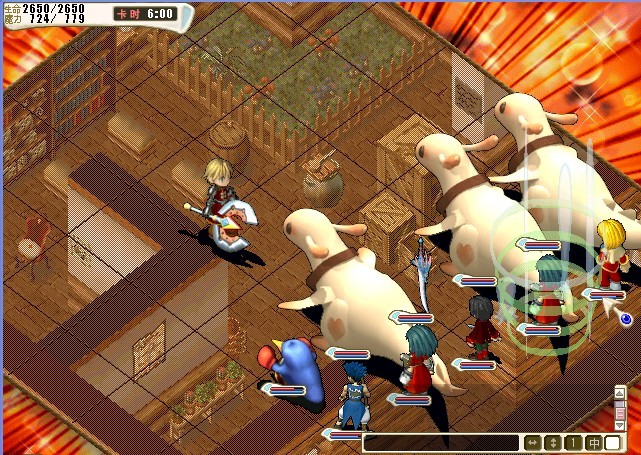
Task: Click the chat log scroll up arrow
Action: 620,391
